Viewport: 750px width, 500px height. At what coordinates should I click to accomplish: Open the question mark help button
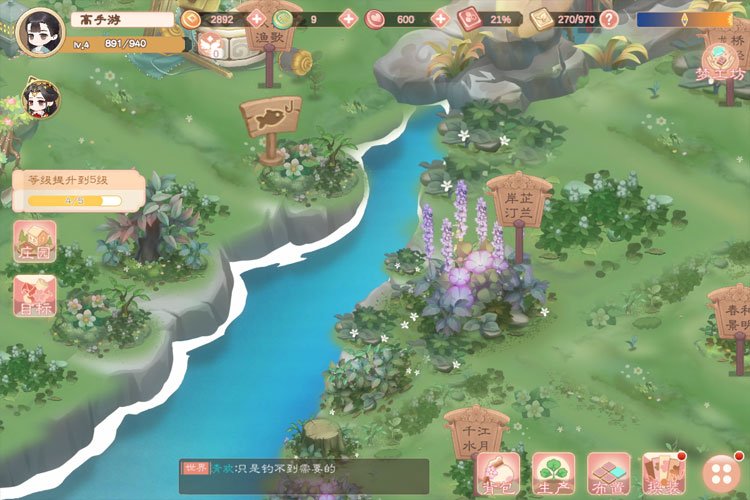609,19
